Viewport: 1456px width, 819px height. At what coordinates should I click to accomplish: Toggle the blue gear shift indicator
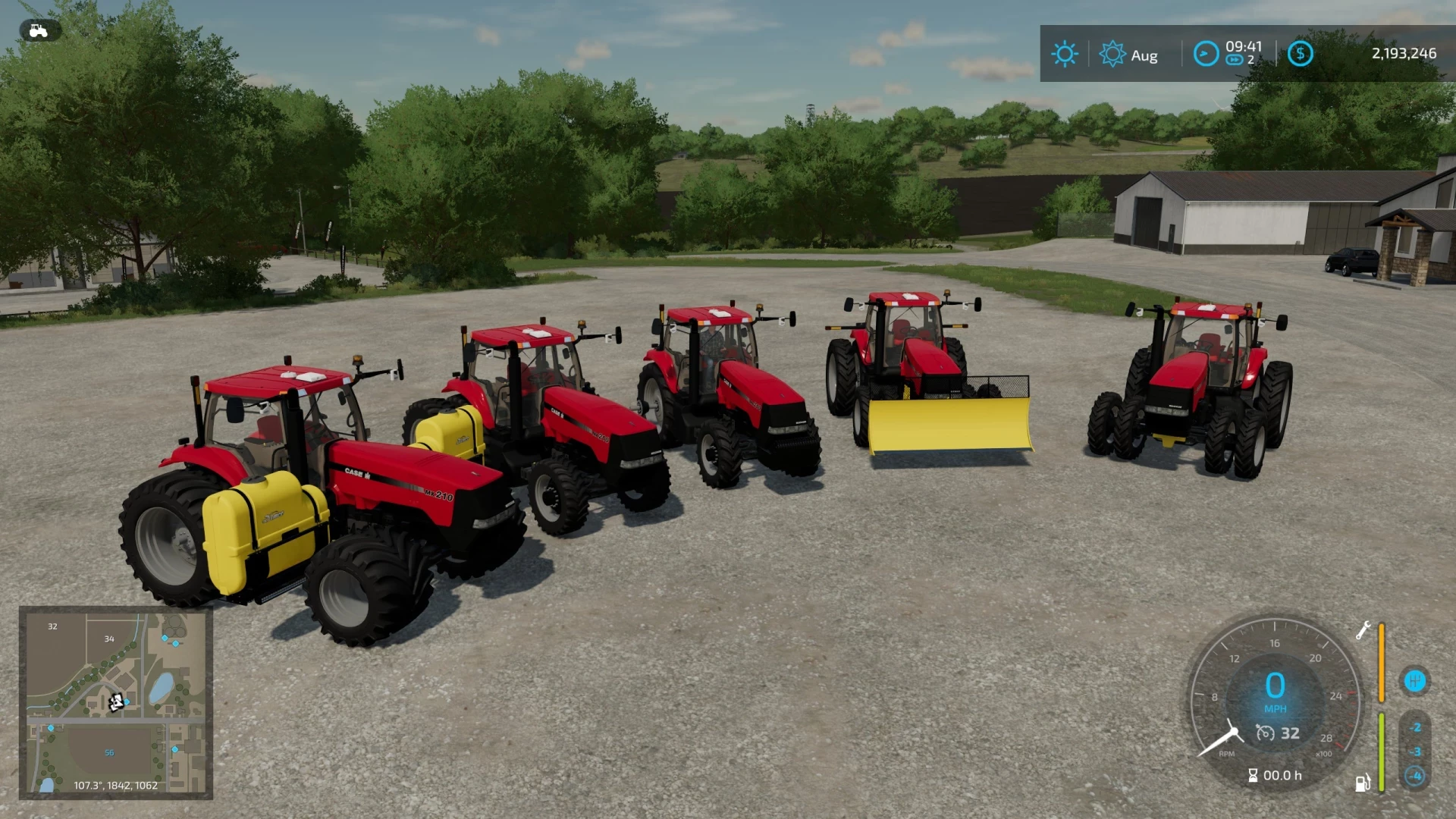(1415, 680)
